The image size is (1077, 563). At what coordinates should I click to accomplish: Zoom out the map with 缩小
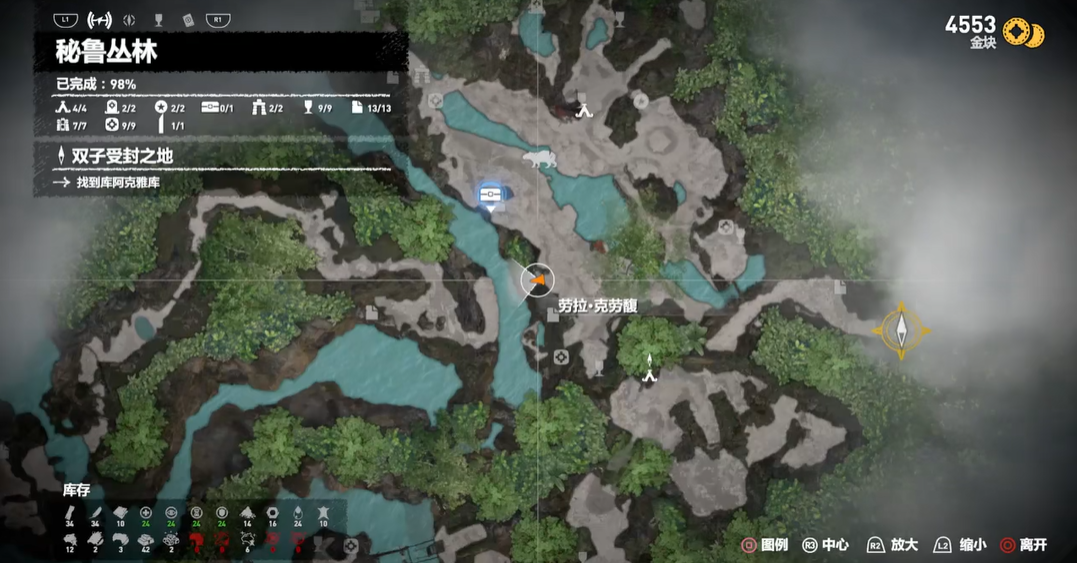click(x=961, y=545)
